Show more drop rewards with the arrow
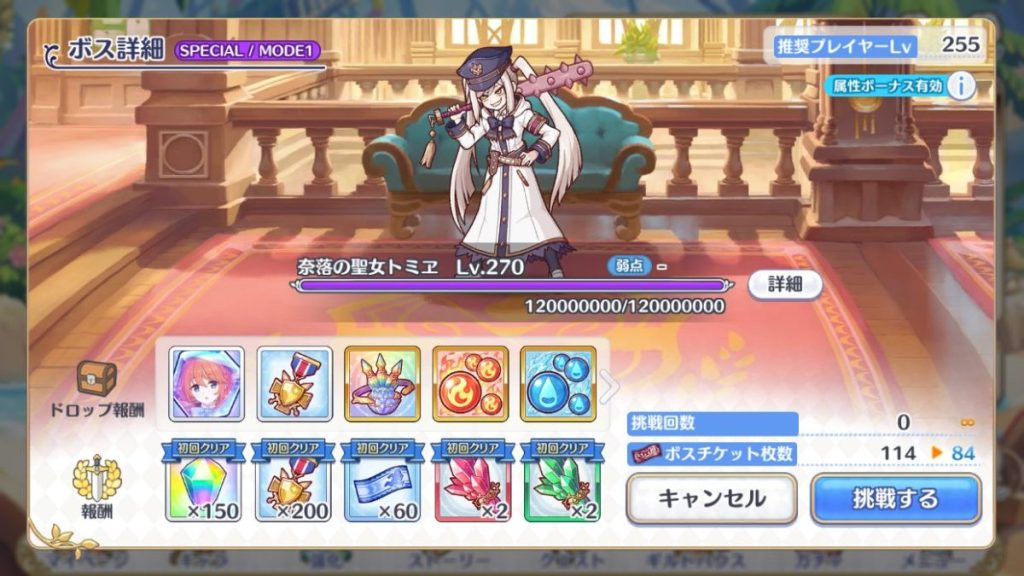 (x=609, y=385)
